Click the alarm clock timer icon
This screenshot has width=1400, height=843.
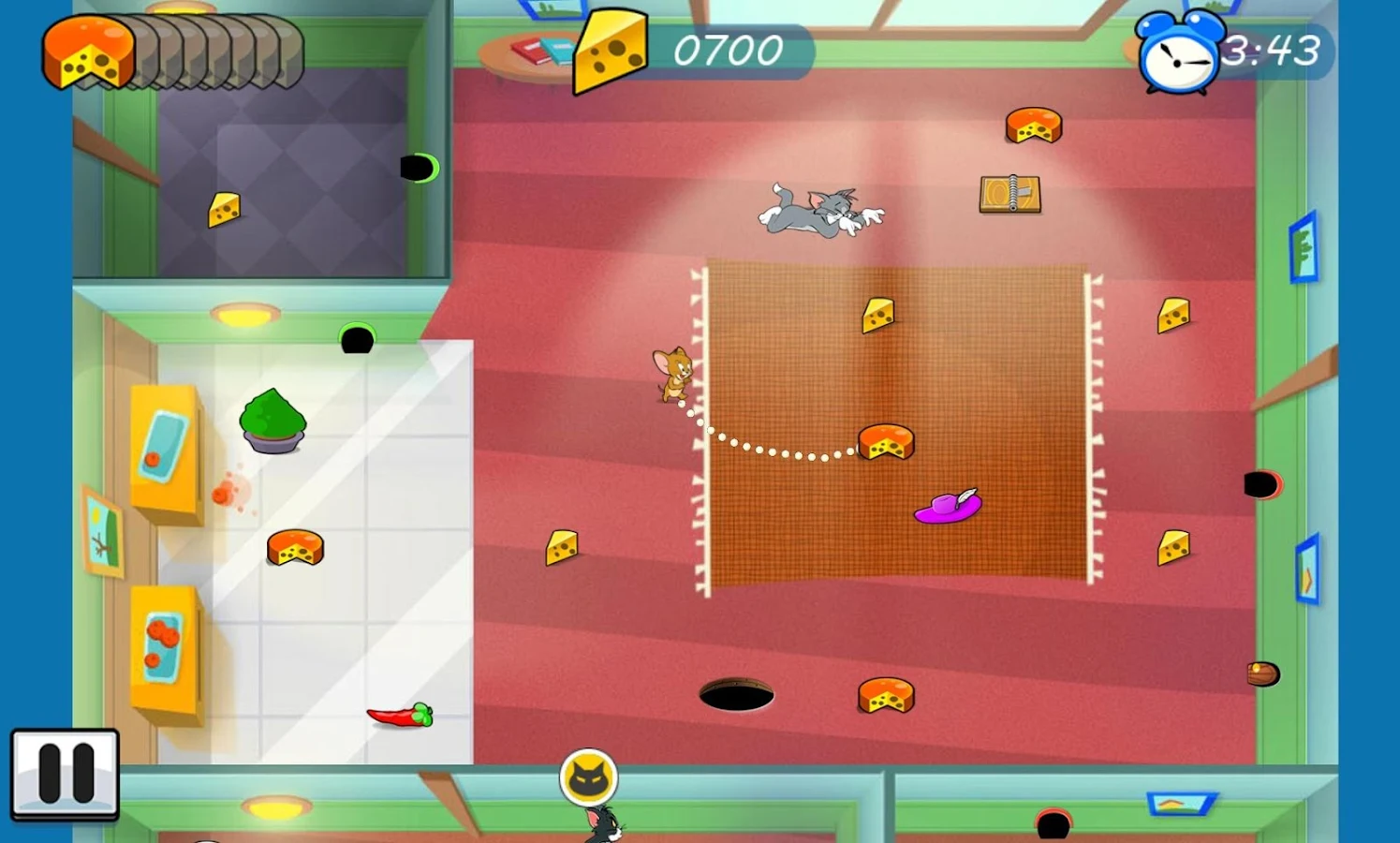[x=1178, y=53]
